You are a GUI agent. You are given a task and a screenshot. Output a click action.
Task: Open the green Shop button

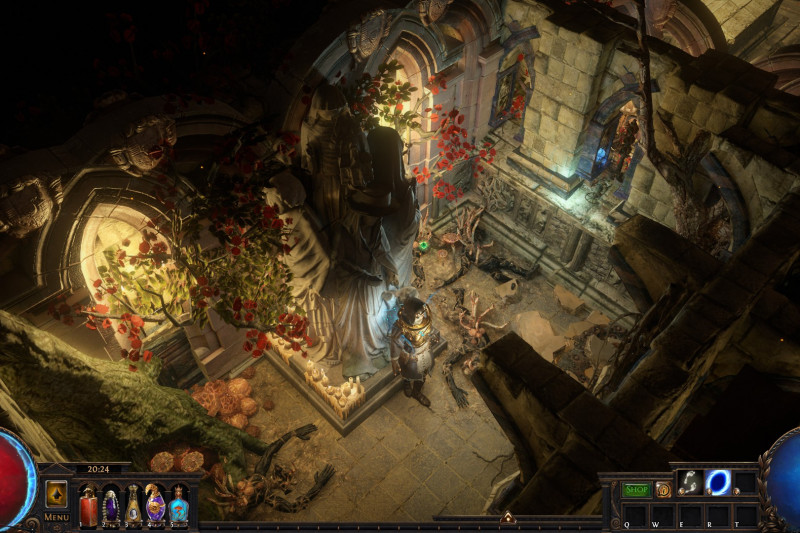pos(636,490)
